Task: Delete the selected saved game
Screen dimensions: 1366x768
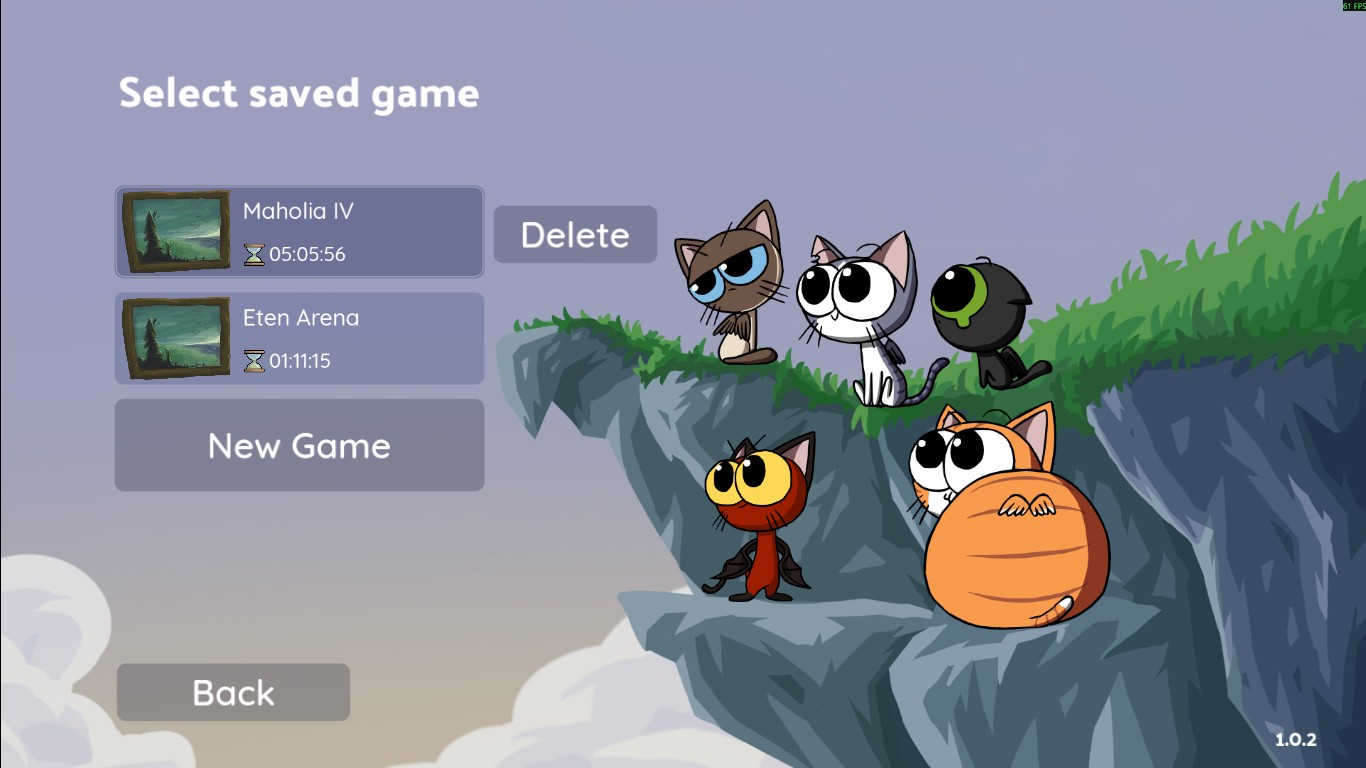Action: tap(574, 234)
